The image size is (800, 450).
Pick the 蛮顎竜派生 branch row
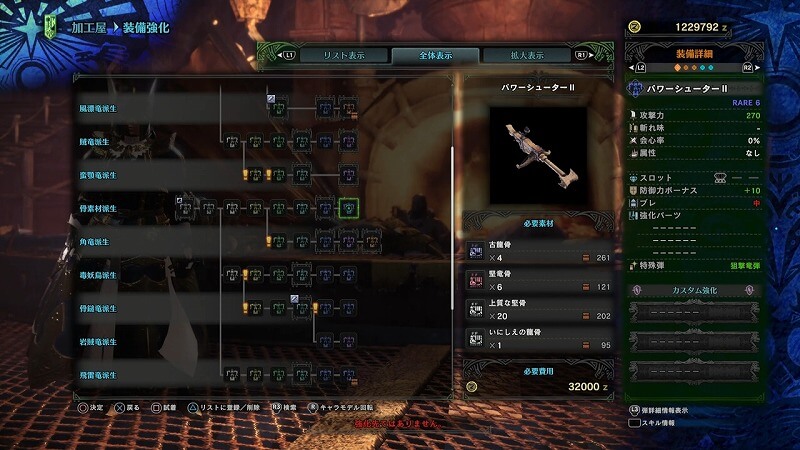coord(98,175)
